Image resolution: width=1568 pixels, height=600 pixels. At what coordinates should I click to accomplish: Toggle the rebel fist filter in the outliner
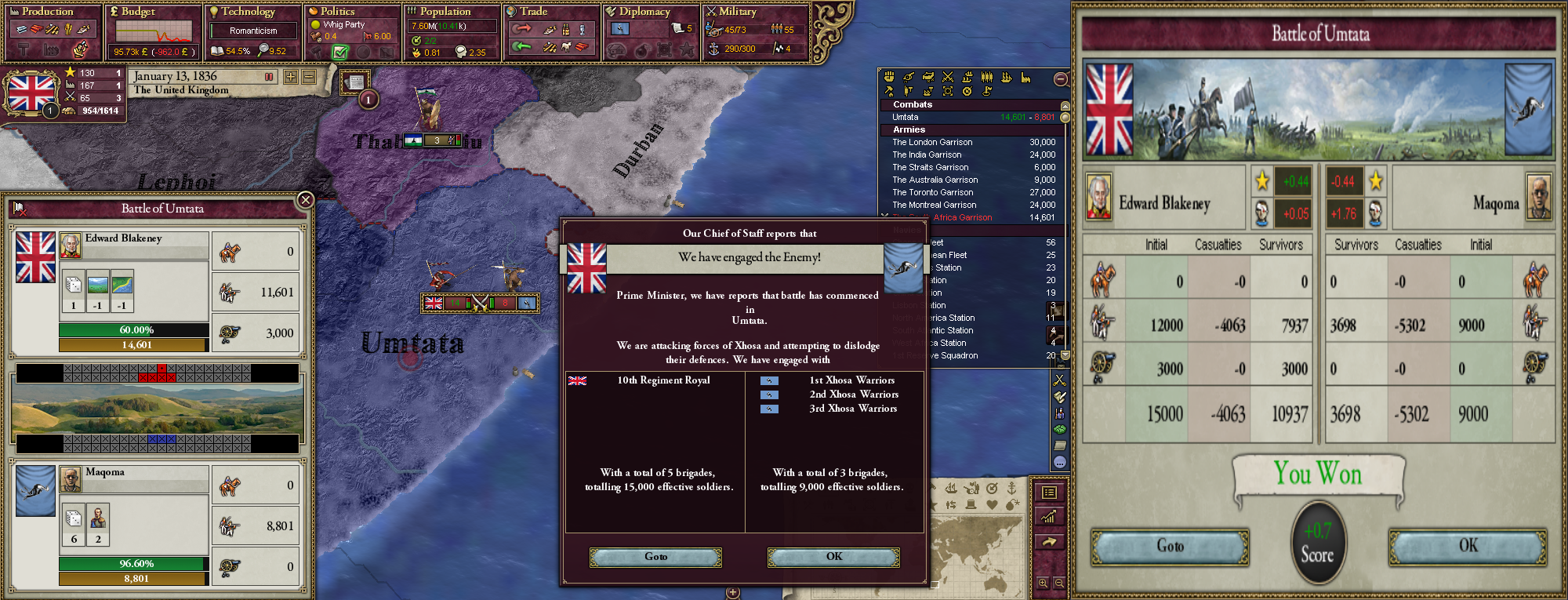890,77
